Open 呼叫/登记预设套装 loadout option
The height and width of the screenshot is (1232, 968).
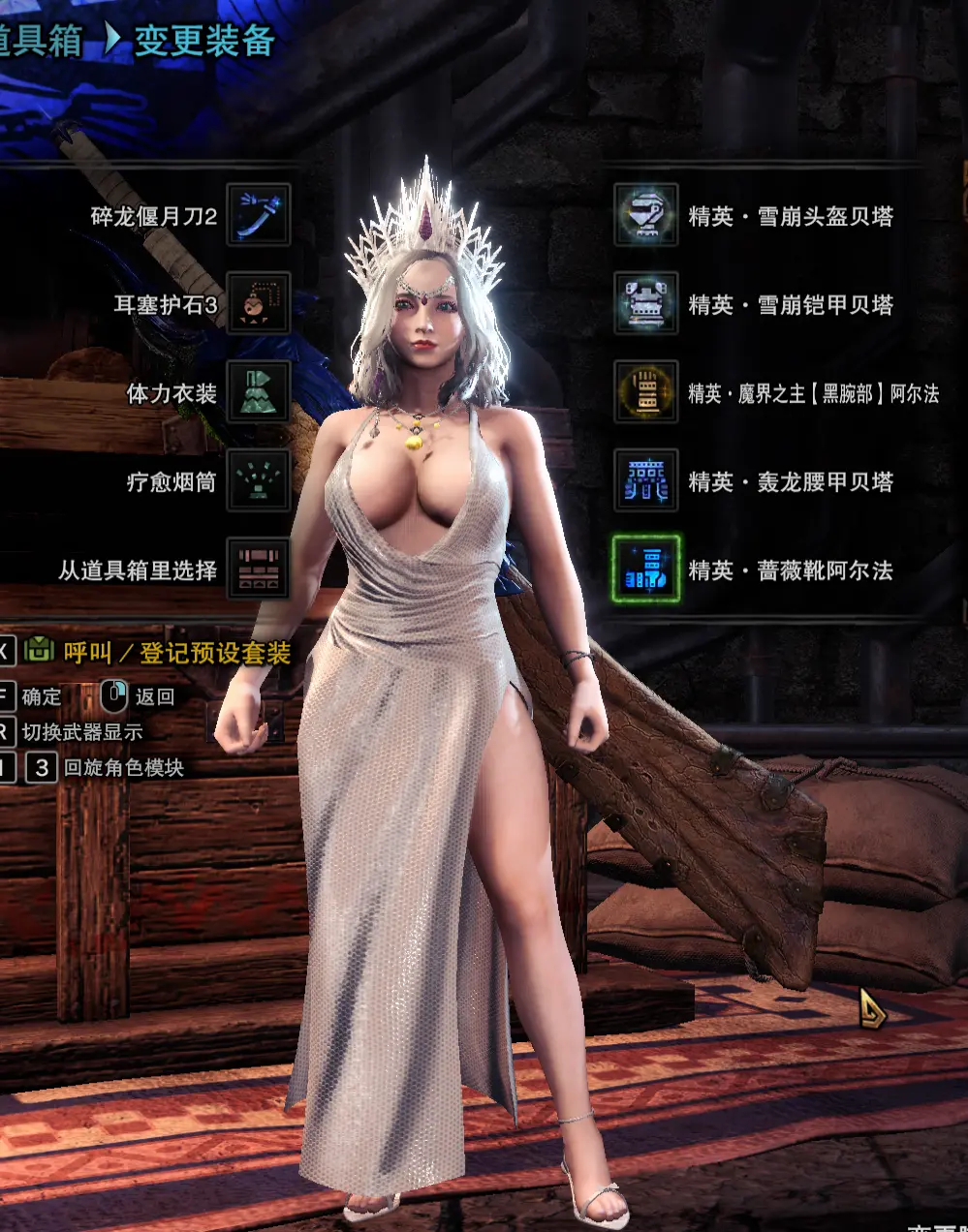176,653
